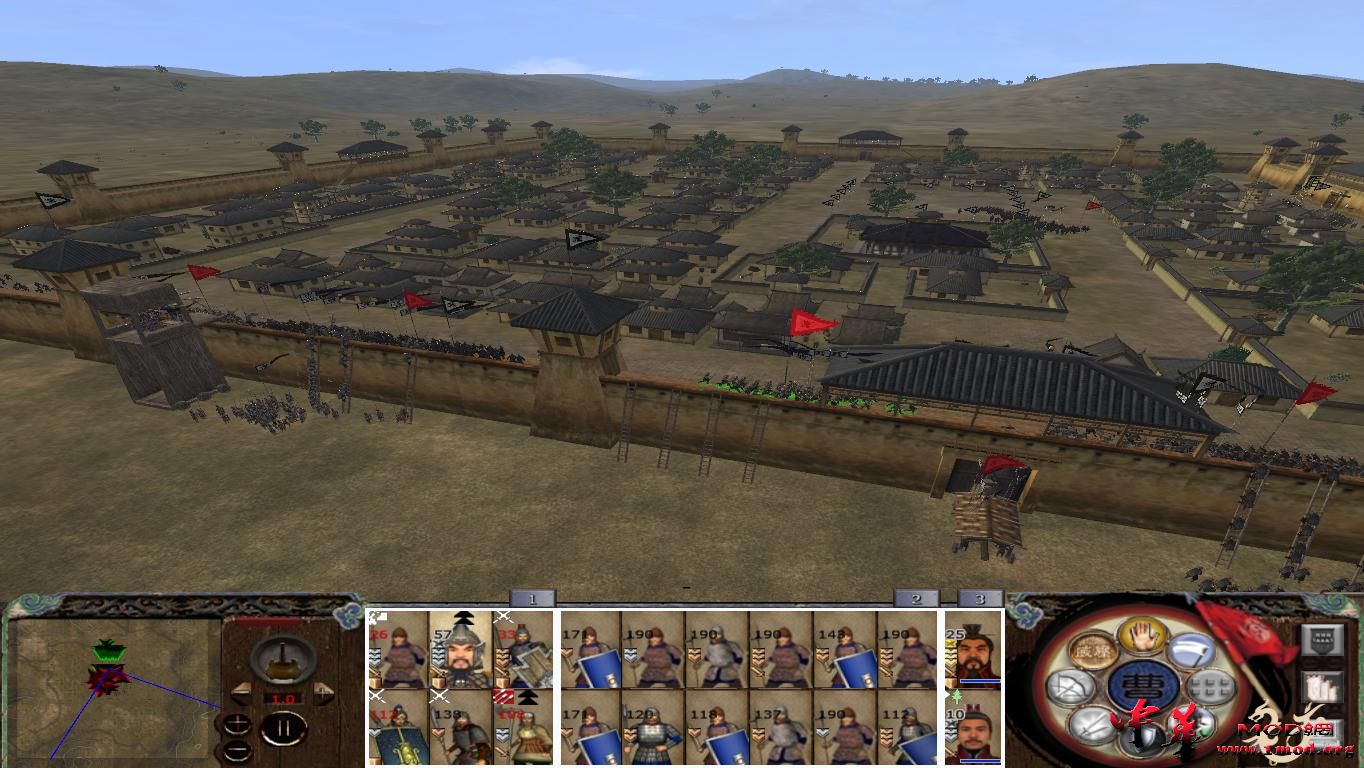The height and width of the screenshot is (768, 1364).
Task: Click the 1.0 speed indicator
Action: click(x=283, y=698)
